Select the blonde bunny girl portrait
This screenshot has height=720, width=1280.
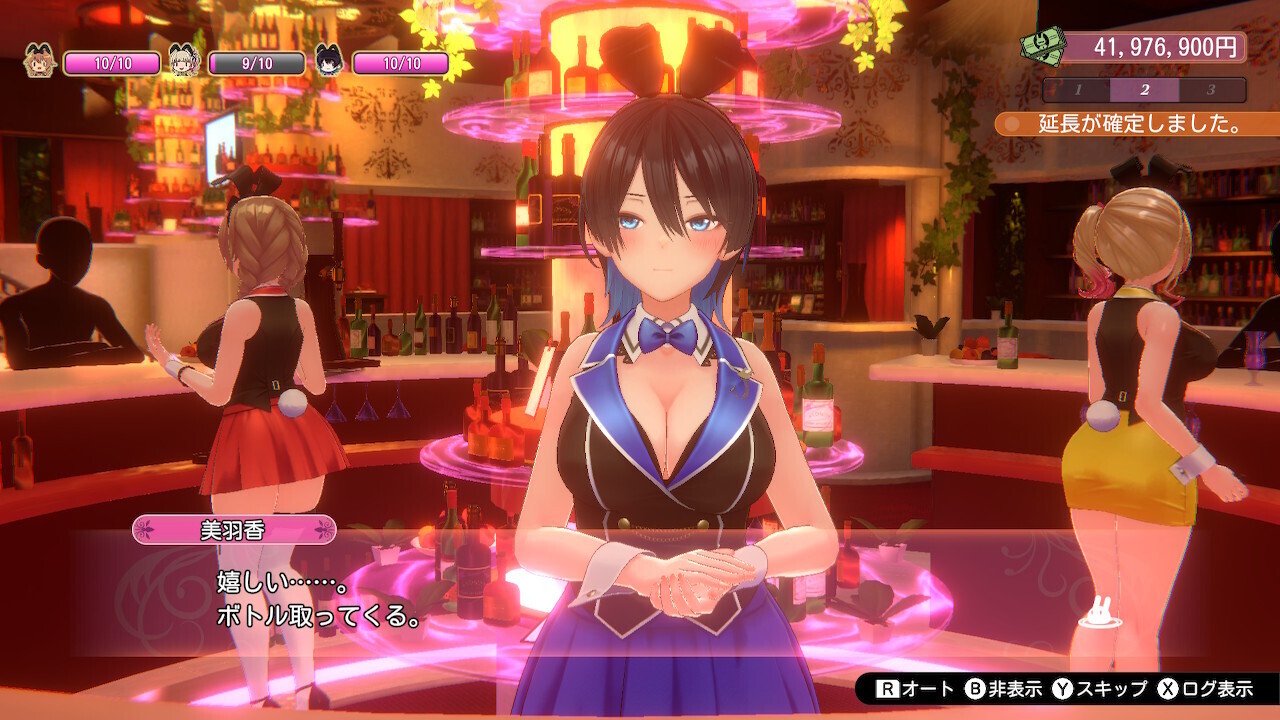coord(185,62)
